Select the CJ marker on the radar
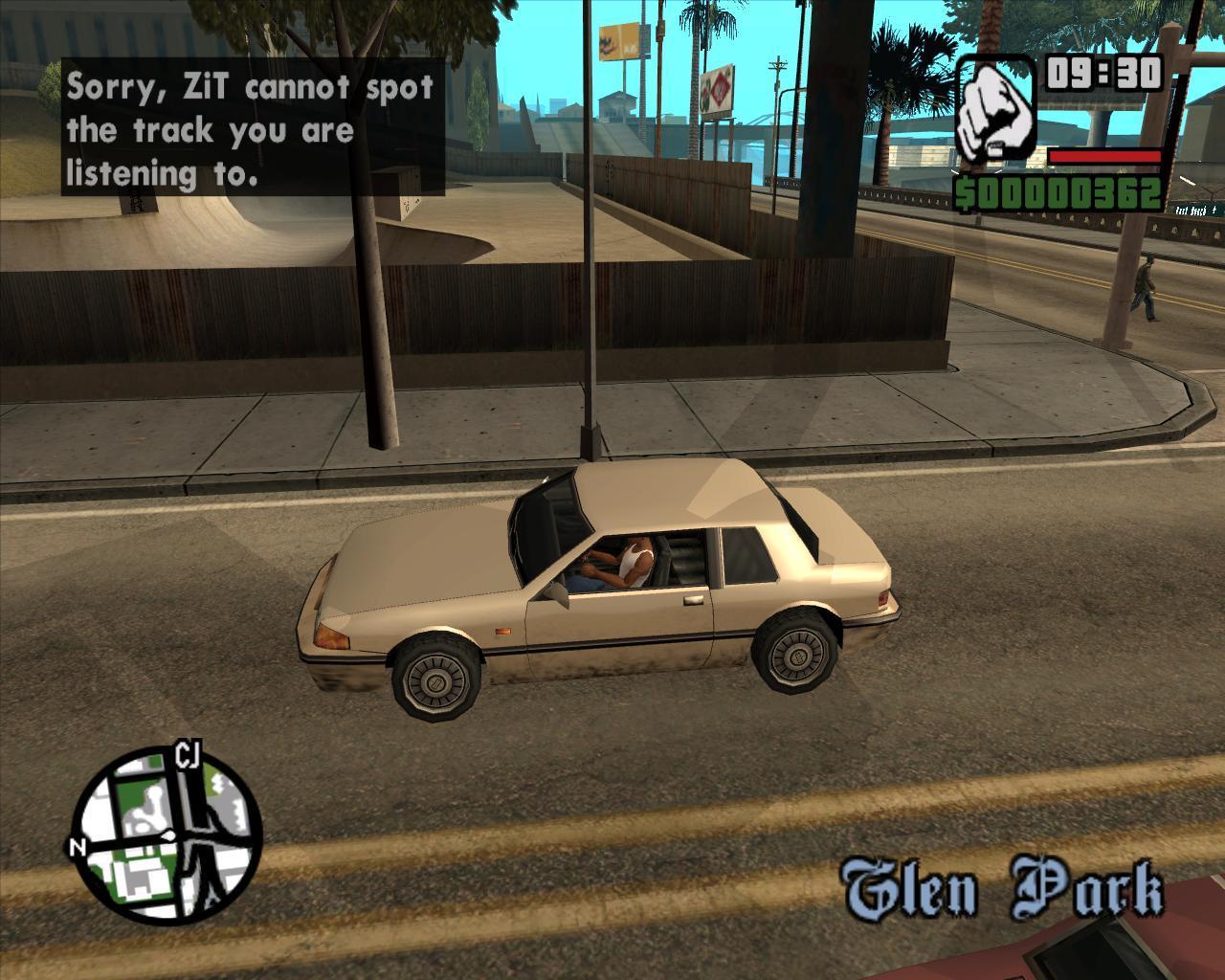The width and height of the screenshot is (1225, 980). click(187, 754)
